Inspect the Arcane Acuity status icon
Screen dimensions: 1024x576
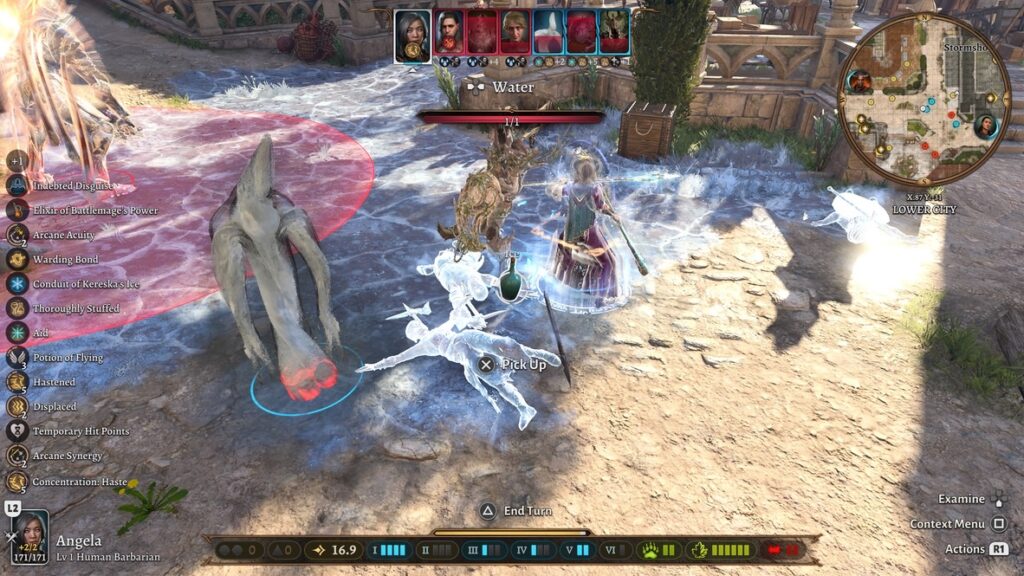click(x=17, y=234)
